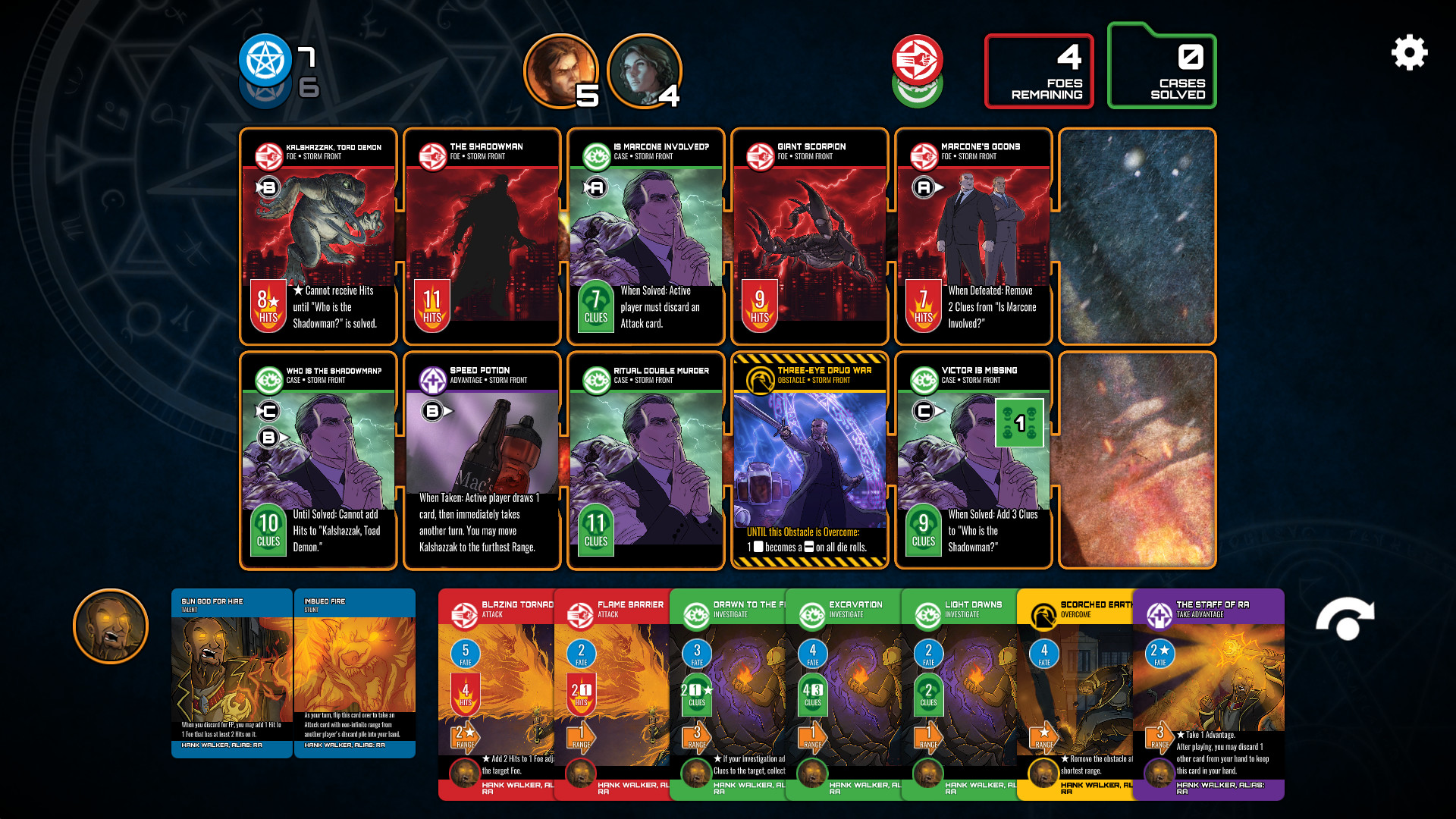Click the Foes Remaining counter panel
Image resolution: width=1456 pixels, height=819 pixels.
point(1038,71)
